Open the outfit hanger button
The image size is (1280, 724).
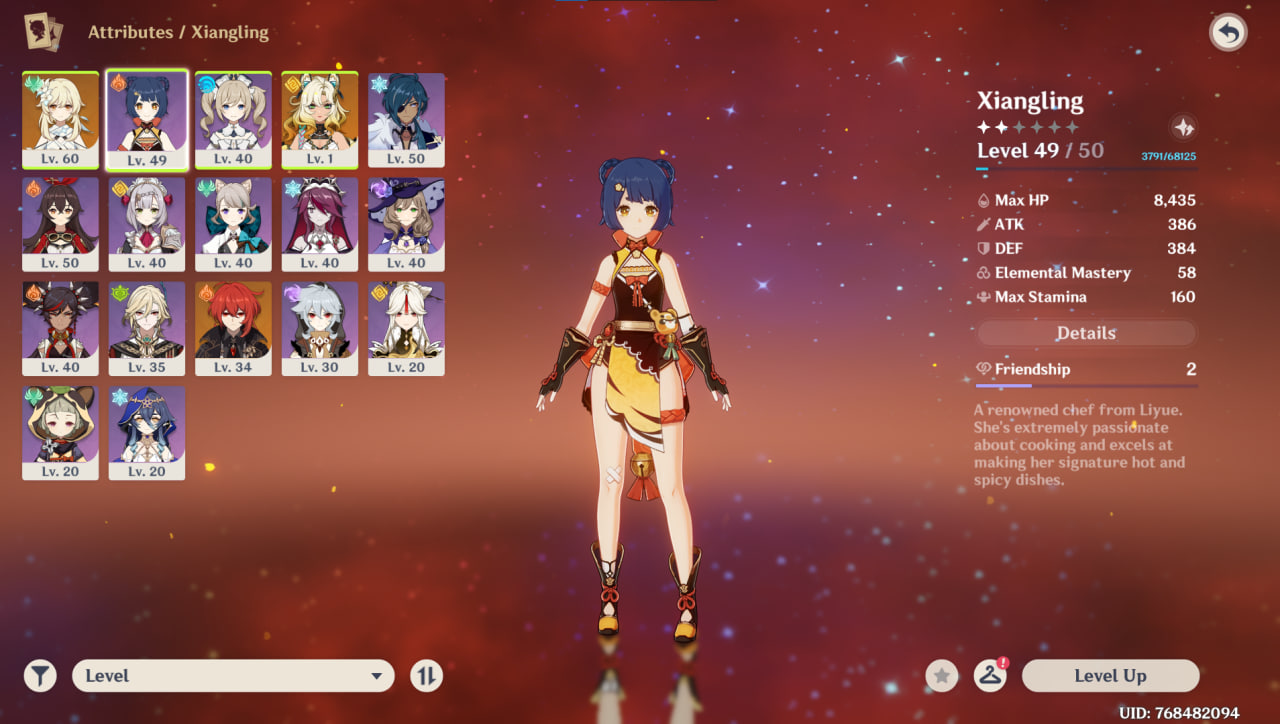pyautogui.click(x=990, y=676)
